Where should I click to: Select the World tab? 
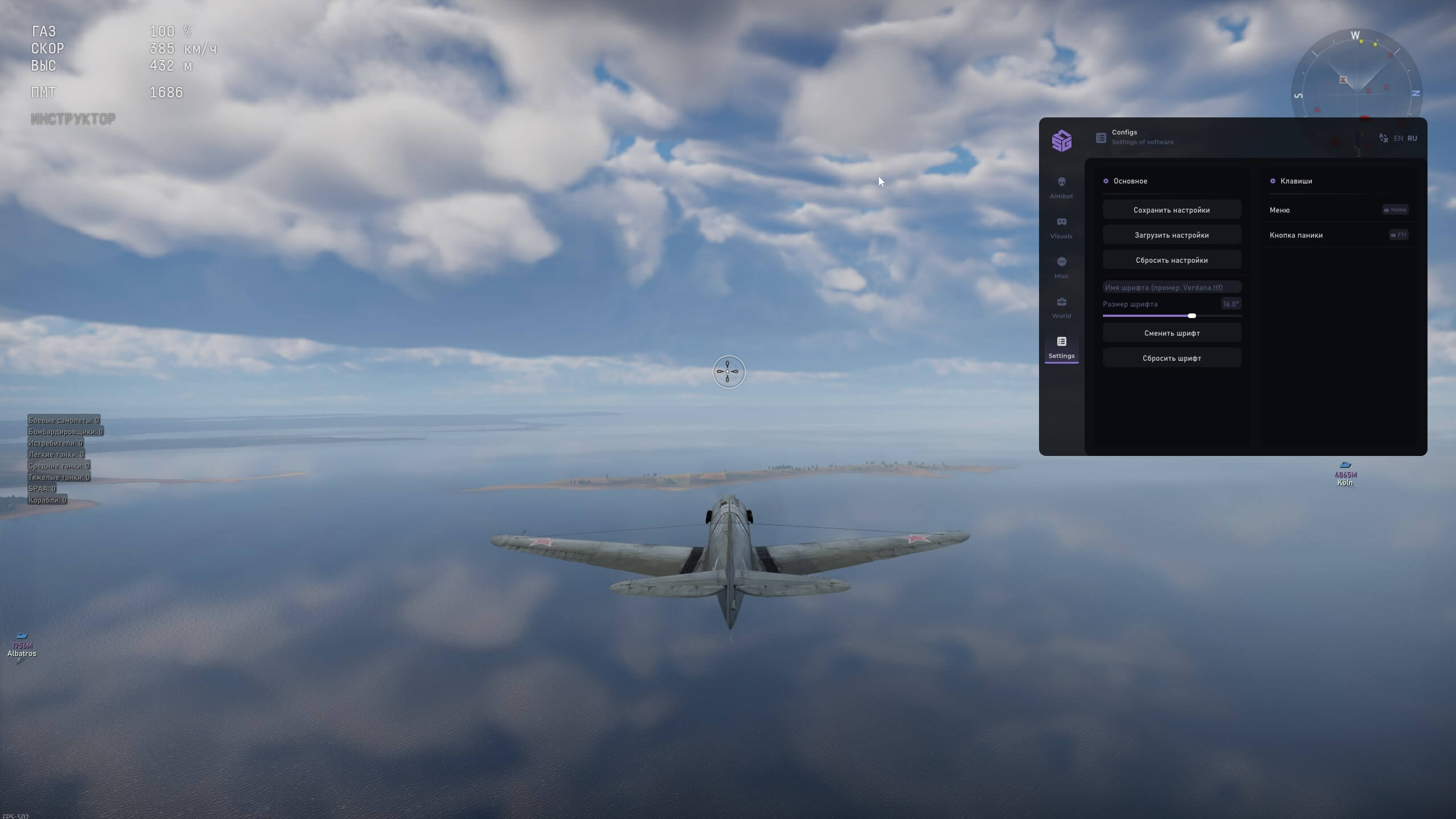coord(1061,307)
